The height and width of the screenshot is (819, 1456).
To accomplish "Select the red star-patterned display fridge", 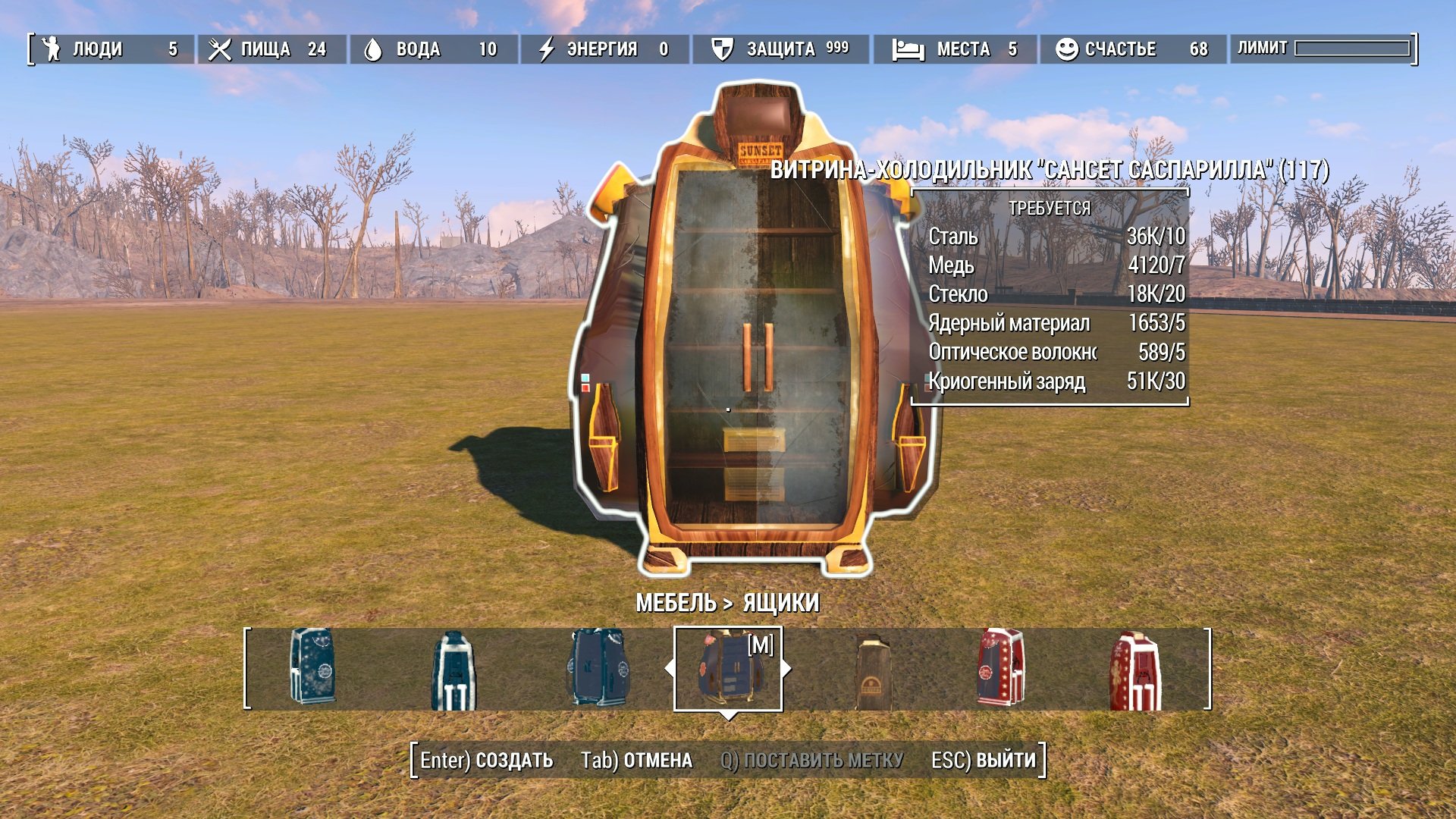I will [1000, 667].
